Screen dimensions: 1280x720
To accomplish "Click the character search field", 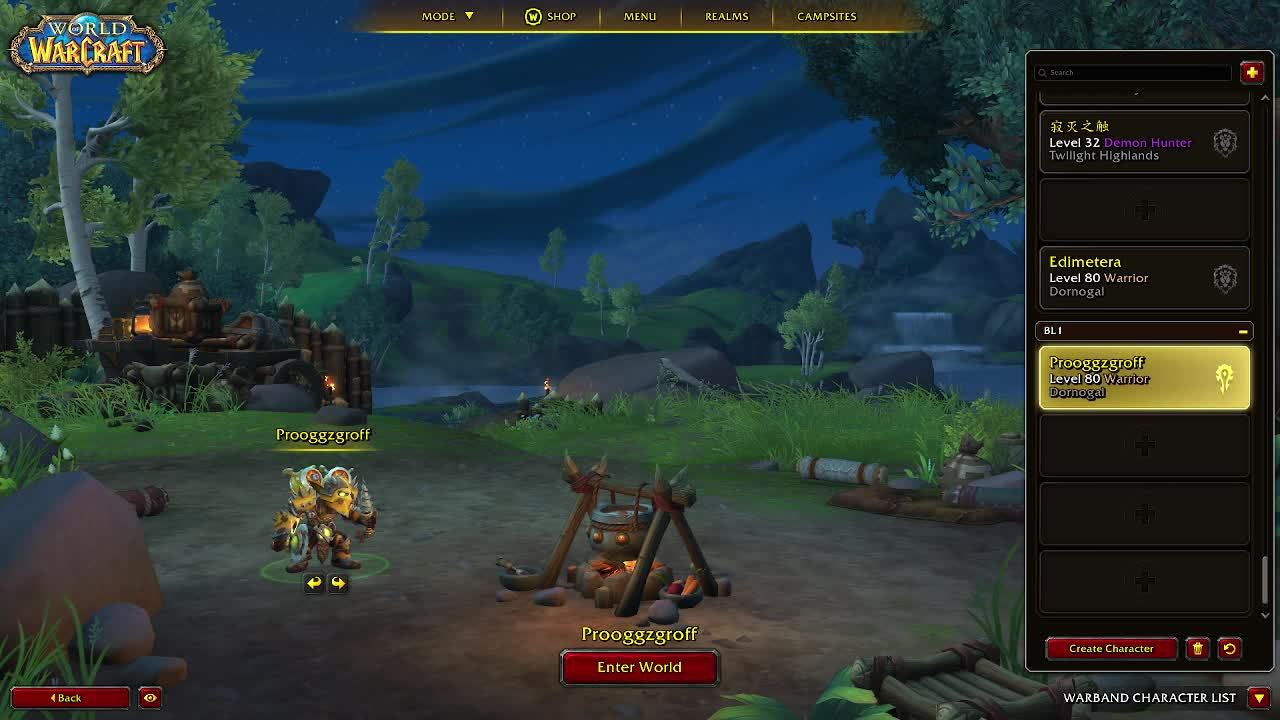I will tap(1134, 72).
